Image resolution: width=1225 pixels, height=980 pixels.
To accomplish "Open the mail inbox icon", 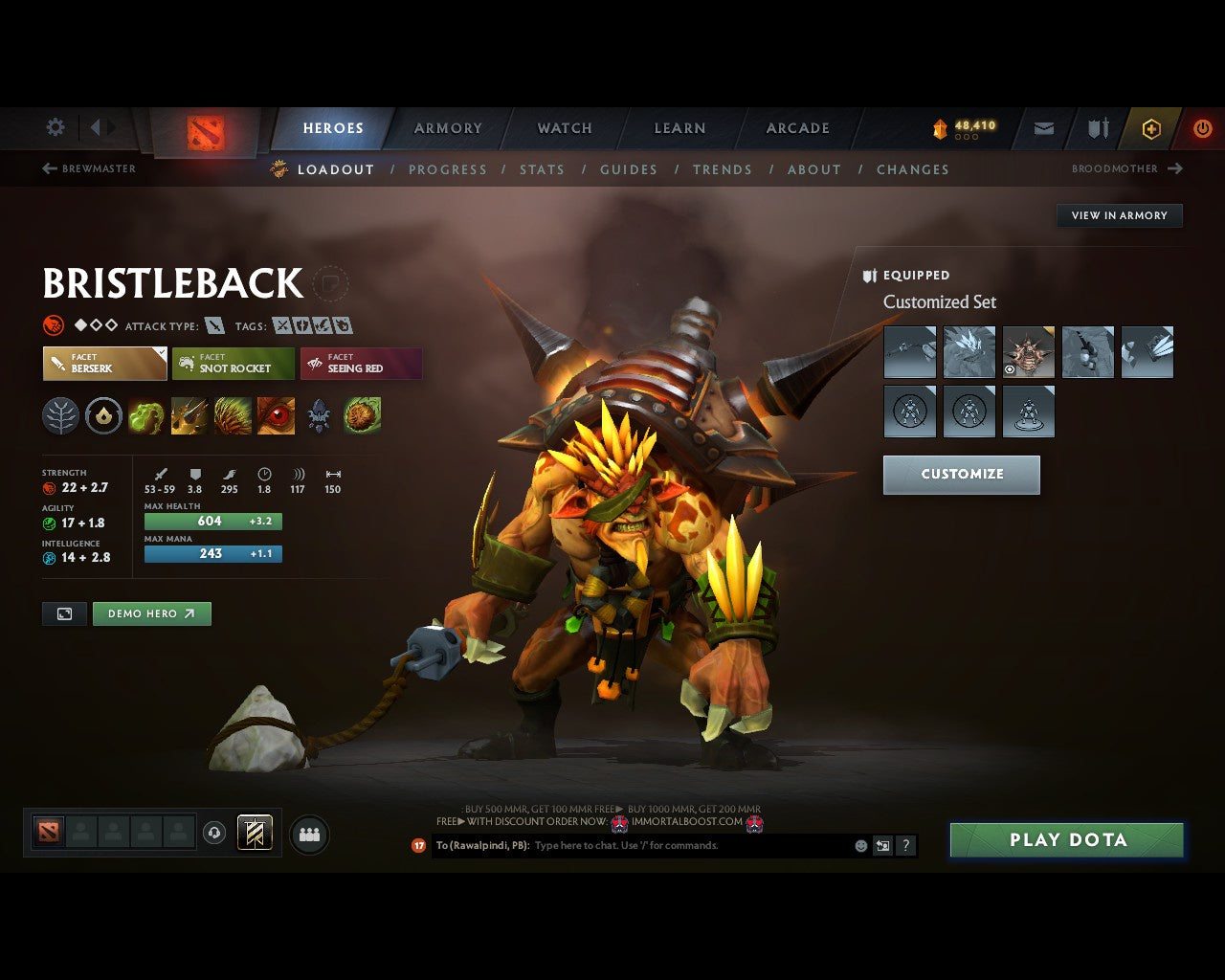I will (x=1043, y=128).
